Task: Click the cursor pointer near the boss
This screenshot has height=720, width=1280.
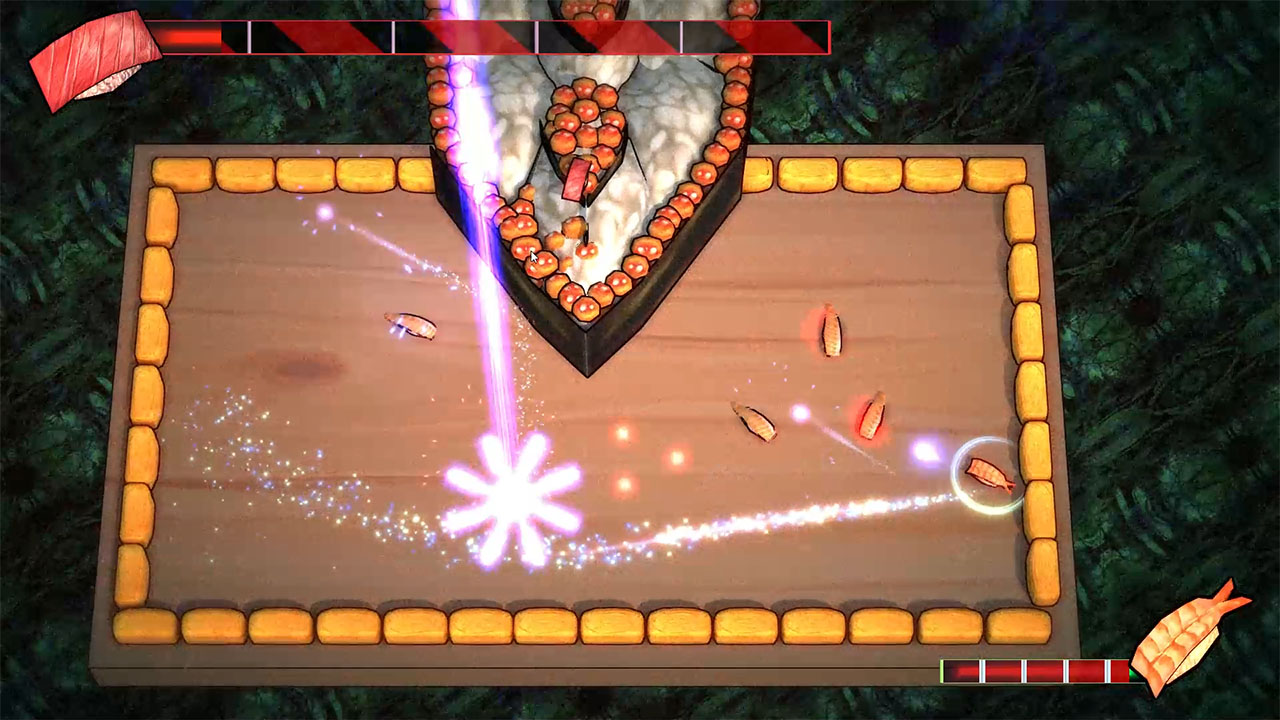Action: pos(532,259)
